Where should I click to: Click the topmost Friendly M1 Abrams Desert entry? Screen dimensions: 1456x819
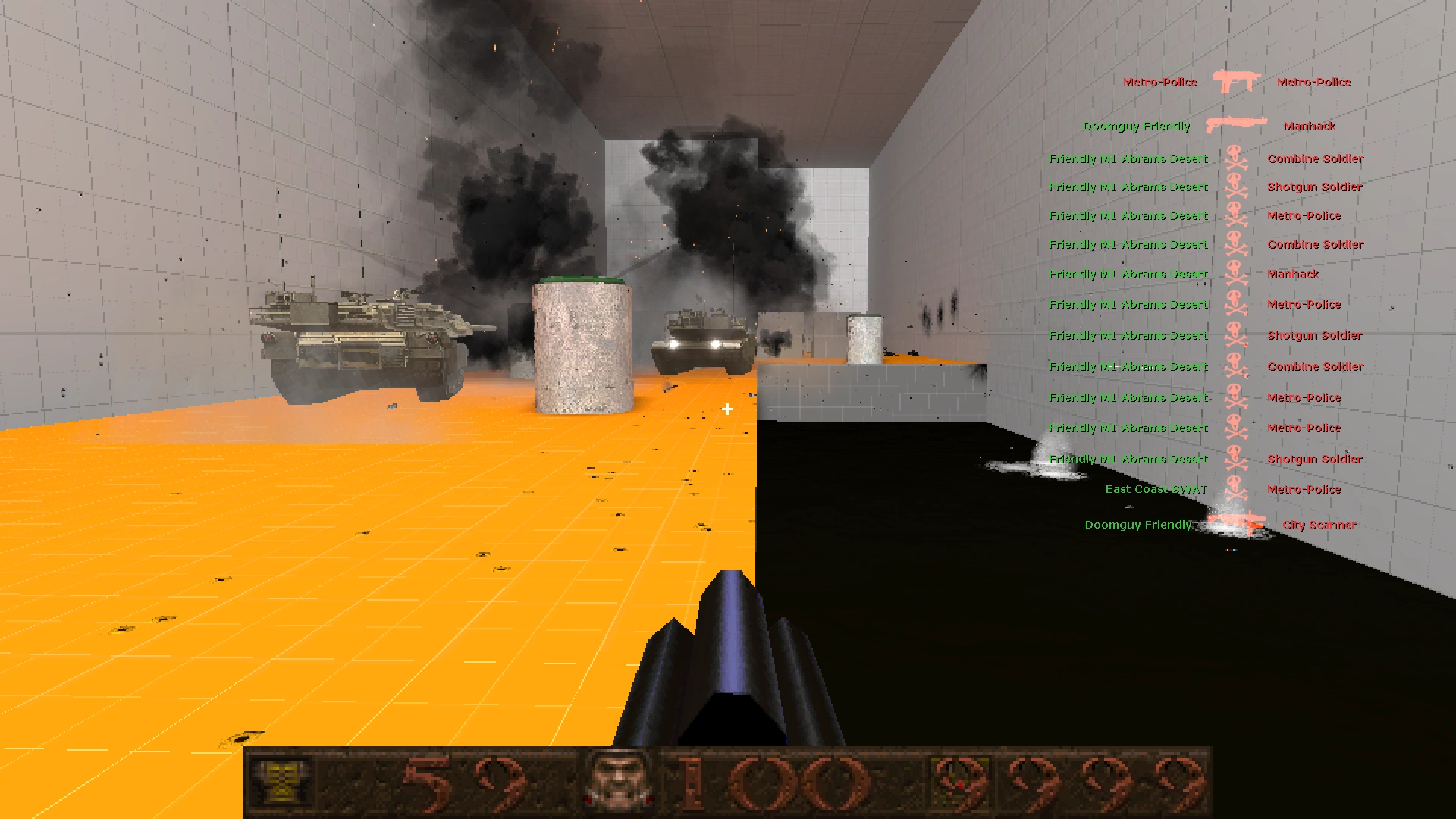pyautogui.click(x=1128, y=159)
